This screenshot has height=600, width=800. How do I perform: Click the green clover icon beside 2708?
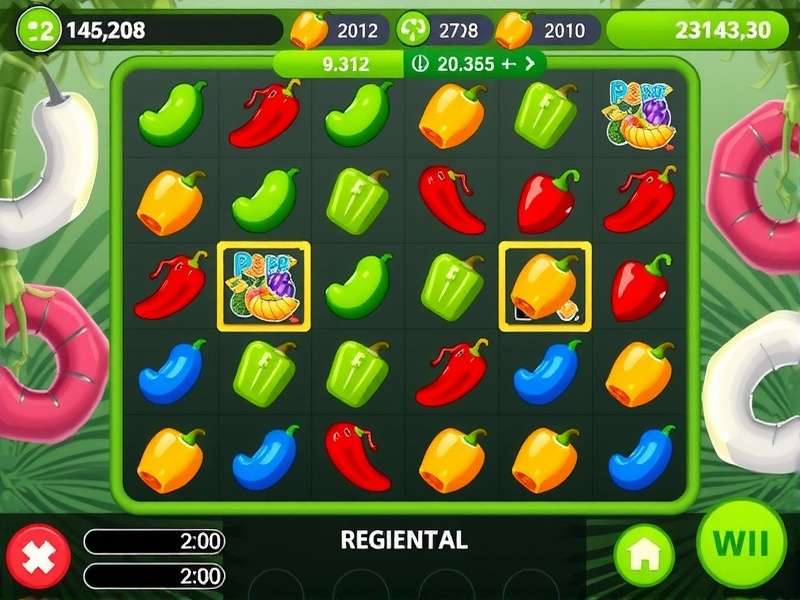pyautogui.click(x=413, y=30)
